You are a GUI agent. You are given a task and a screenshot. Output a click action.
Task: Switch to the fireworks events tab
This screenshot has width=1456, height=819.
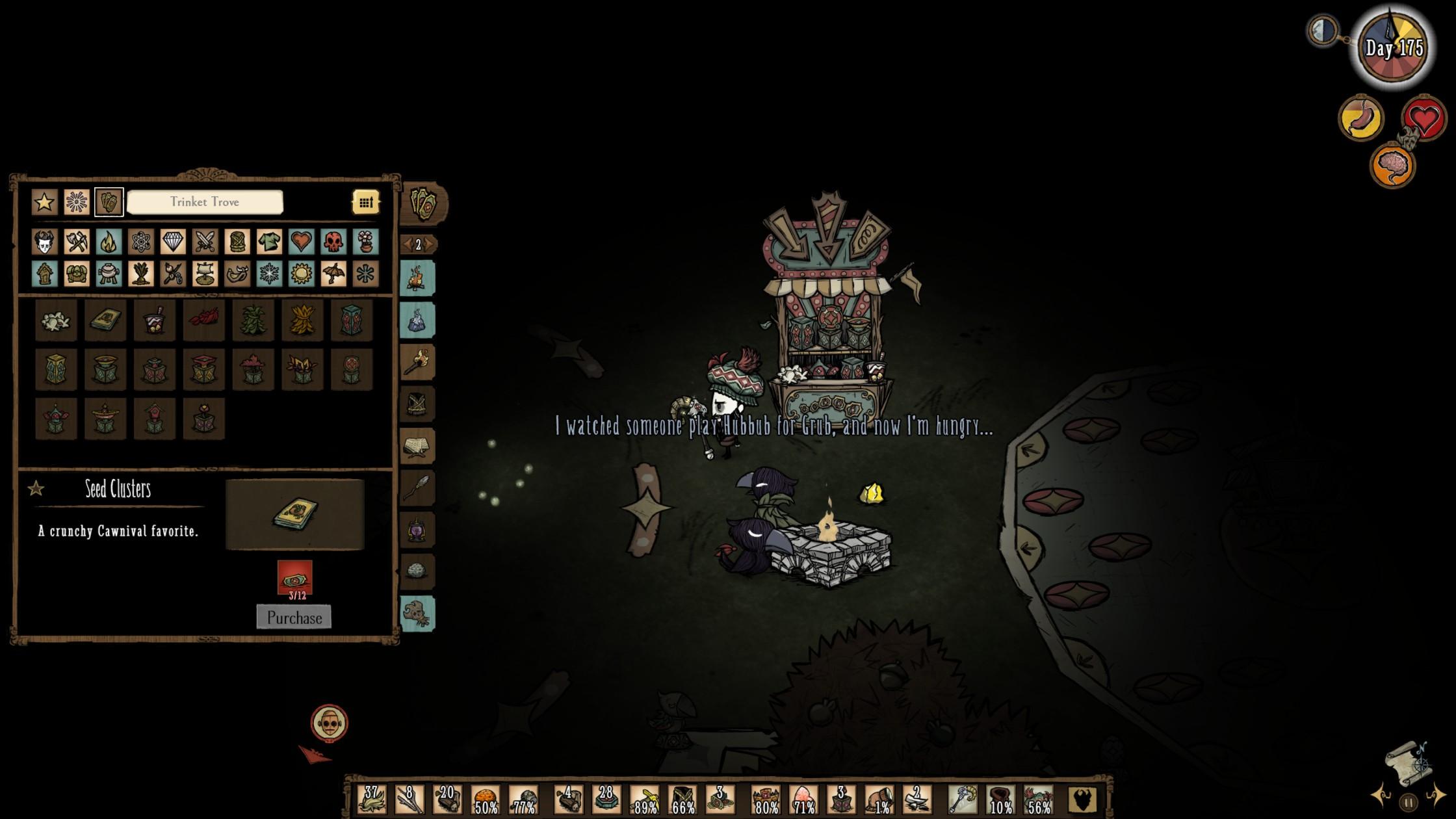point(77,201)
